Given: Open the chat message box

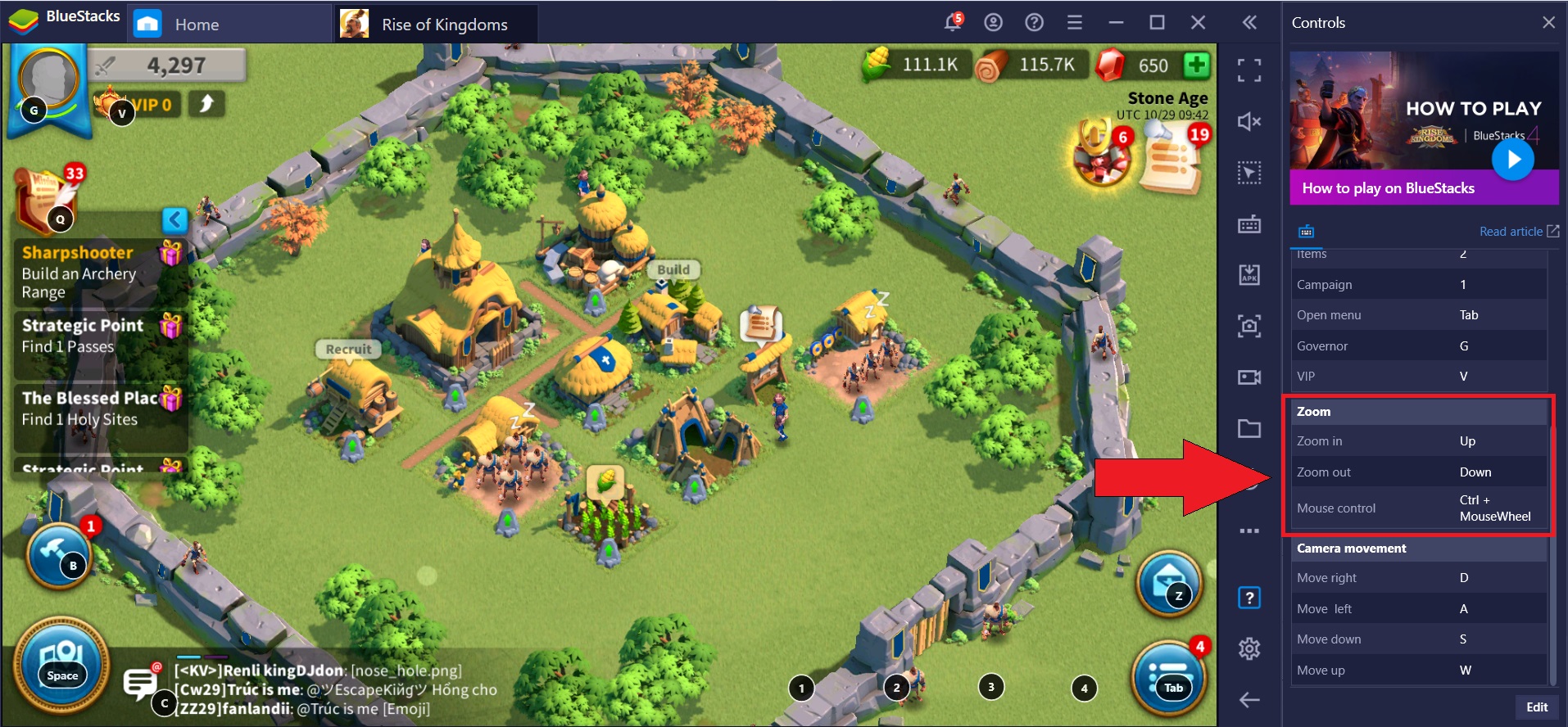Looking at the screenshot, I should 140,682.
